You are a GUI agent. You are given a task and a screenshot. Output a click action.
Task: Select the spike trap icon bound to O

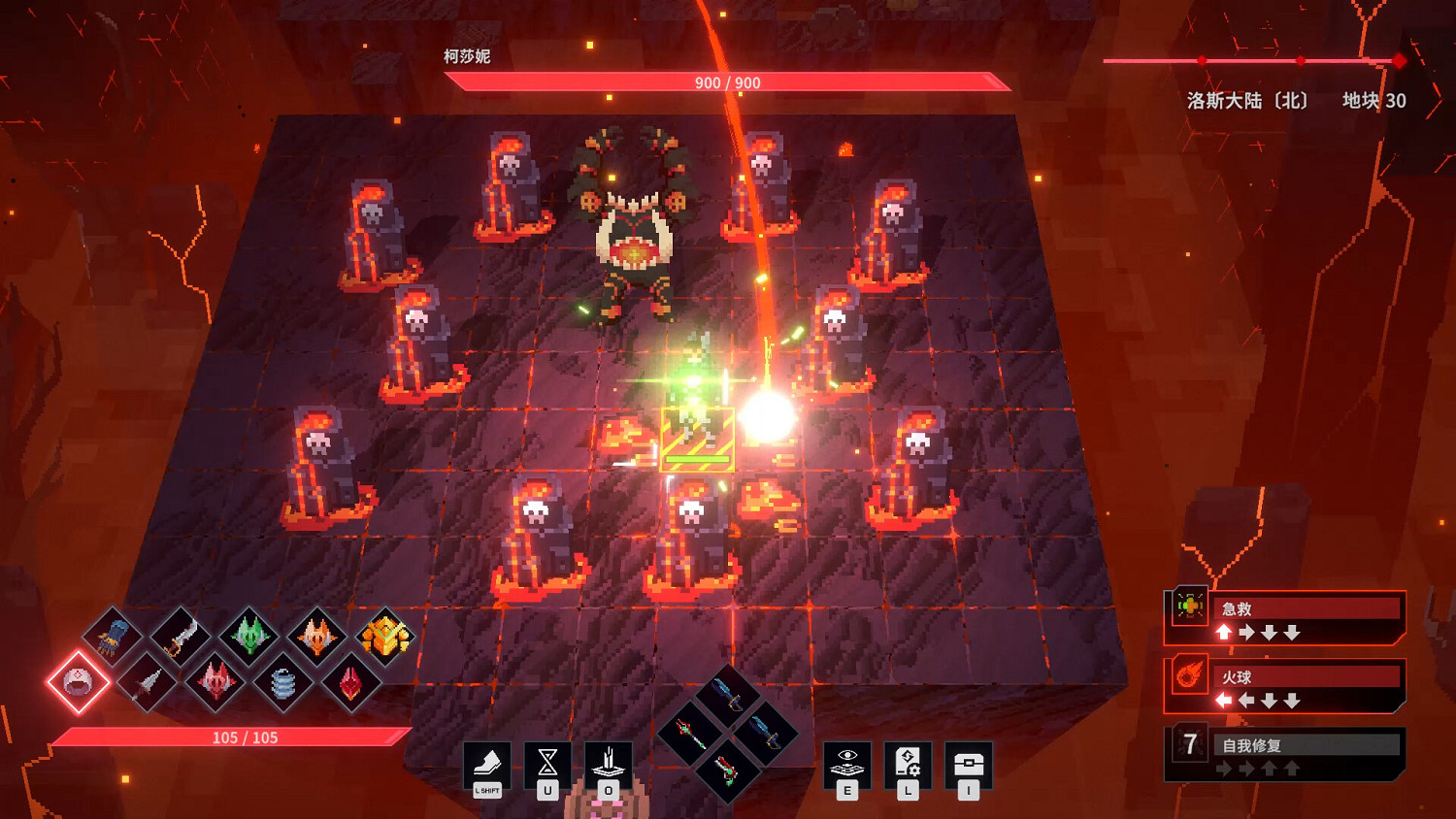tap(609, 759)
